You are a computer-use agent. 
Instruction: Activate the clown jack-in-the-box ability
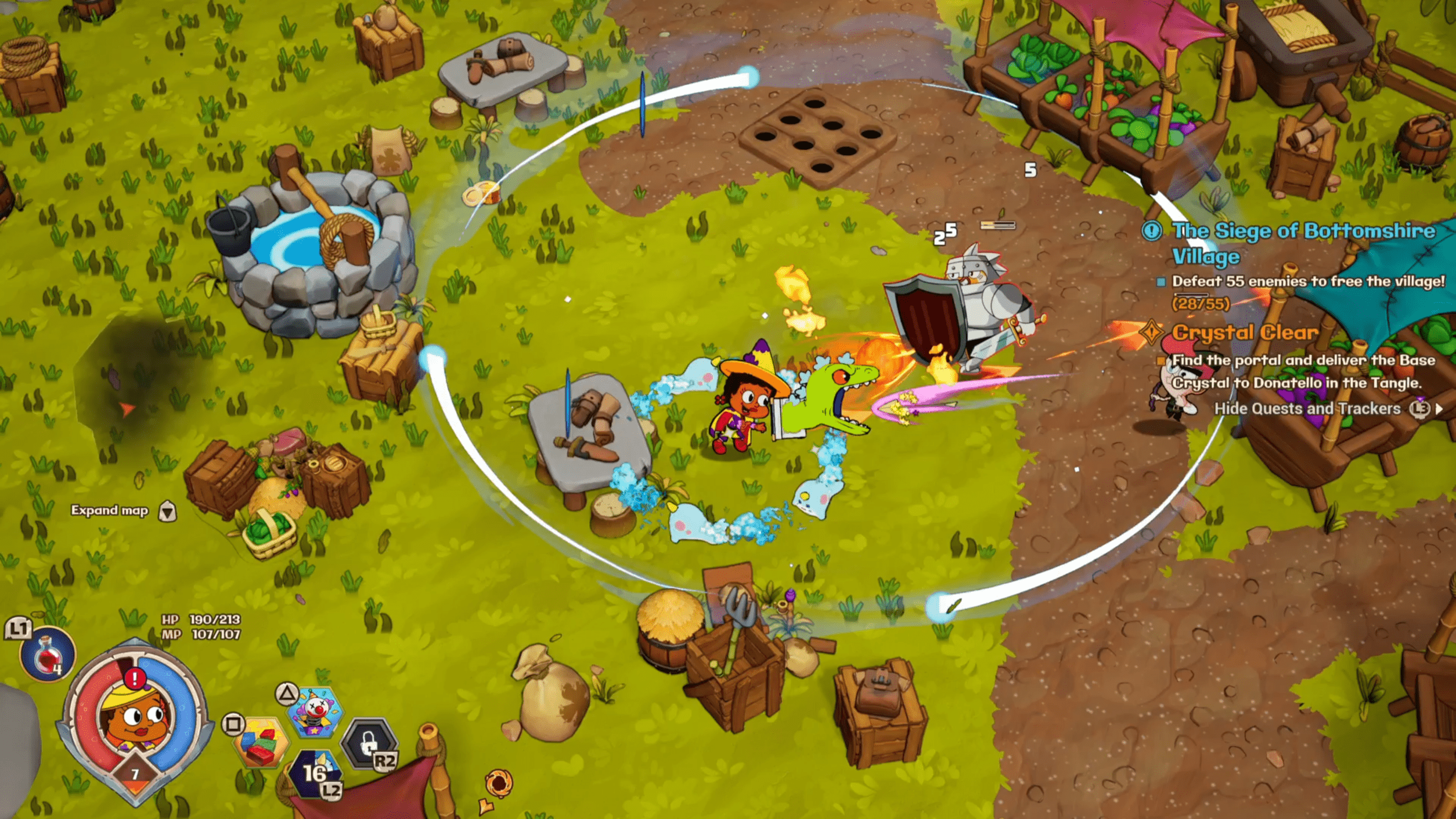click(316, 712)
